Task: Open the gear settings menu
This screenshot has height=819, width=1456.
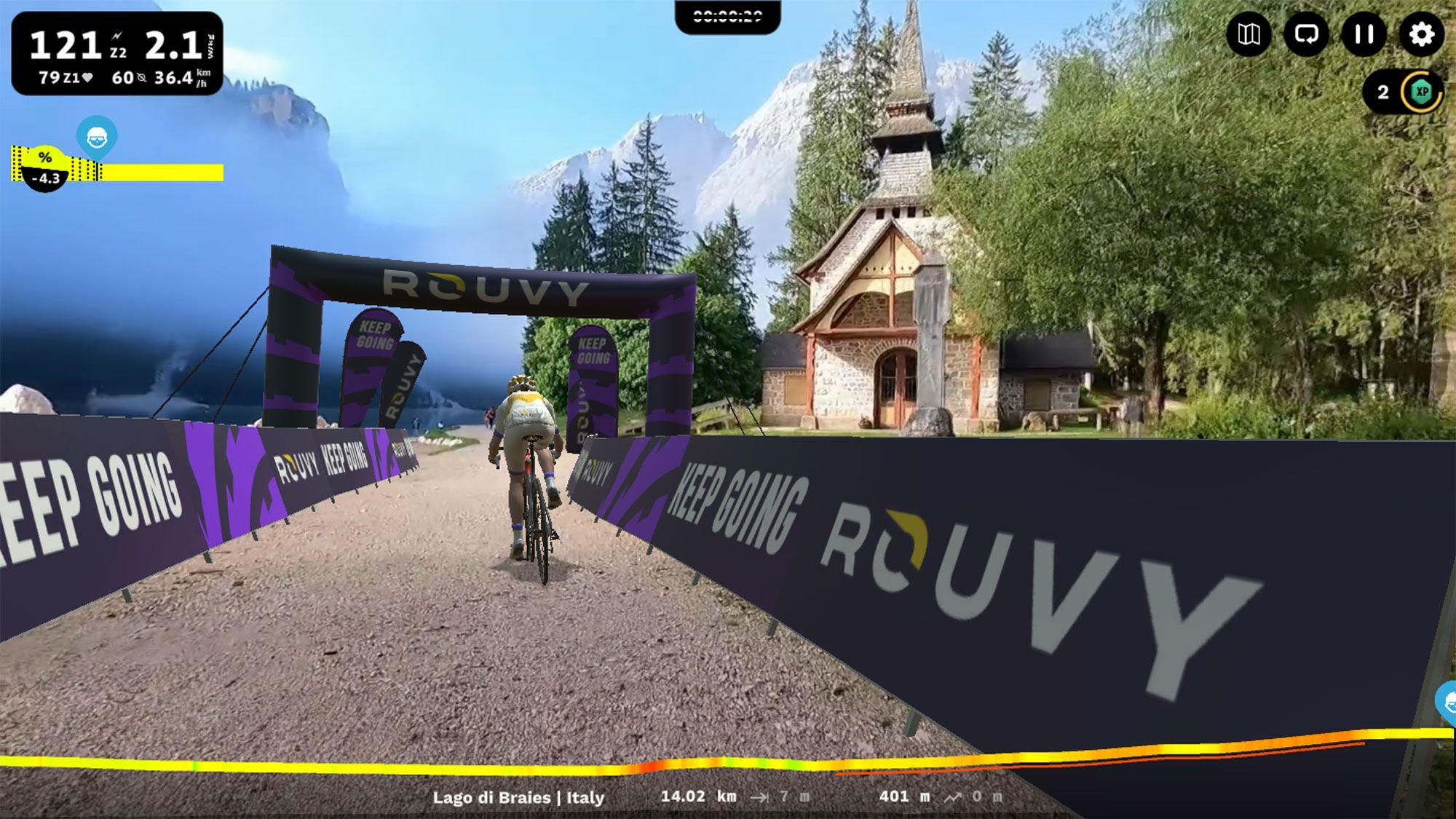Action: (1421, 34)
